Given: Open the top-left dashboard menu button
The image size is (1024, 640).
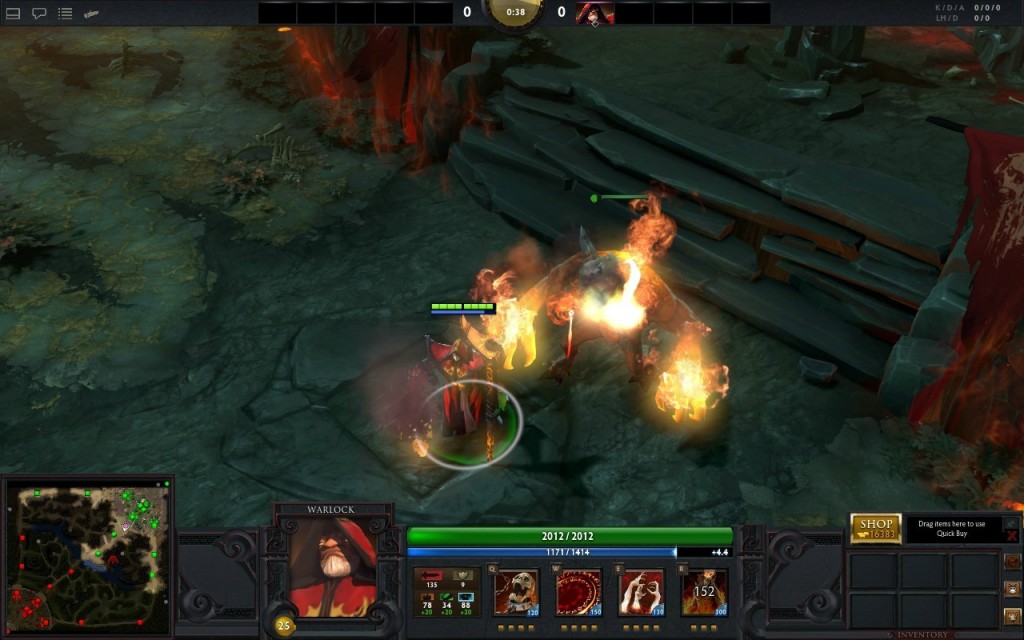Looking at the screenshot, I should [13, 14].
